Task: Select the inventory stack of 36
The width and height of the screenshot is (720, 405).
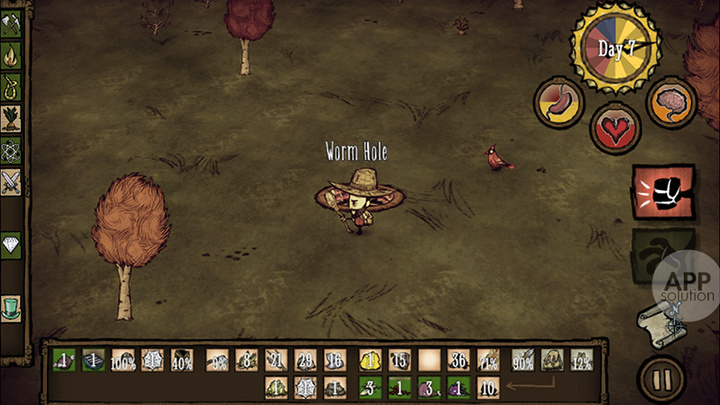Action: (x=459, y=360)
